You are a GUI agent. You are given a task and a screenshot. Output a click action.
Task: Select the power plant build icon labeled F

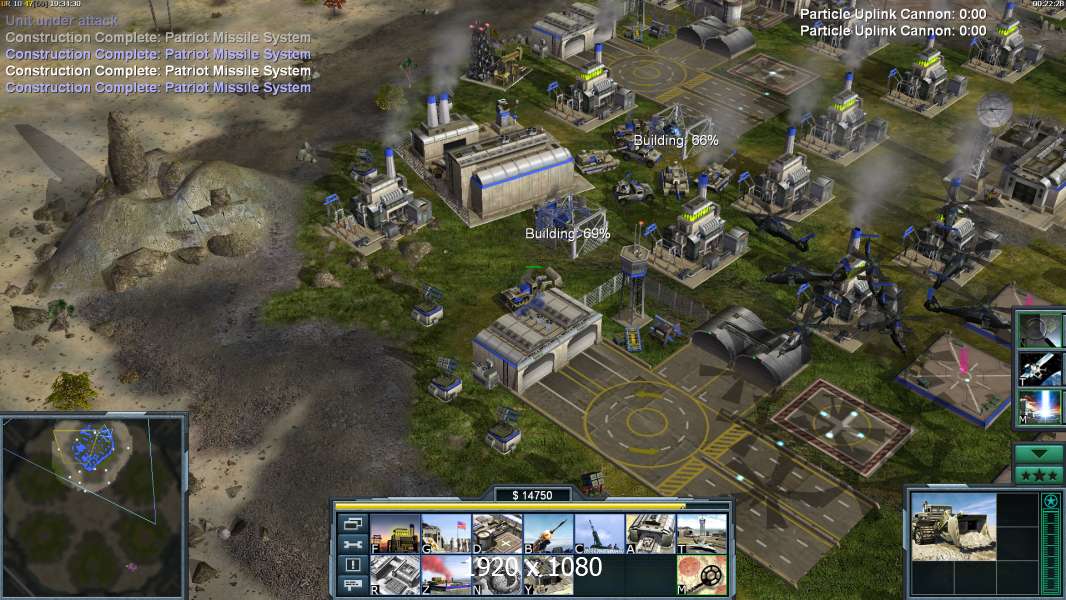tap(394, 534)
